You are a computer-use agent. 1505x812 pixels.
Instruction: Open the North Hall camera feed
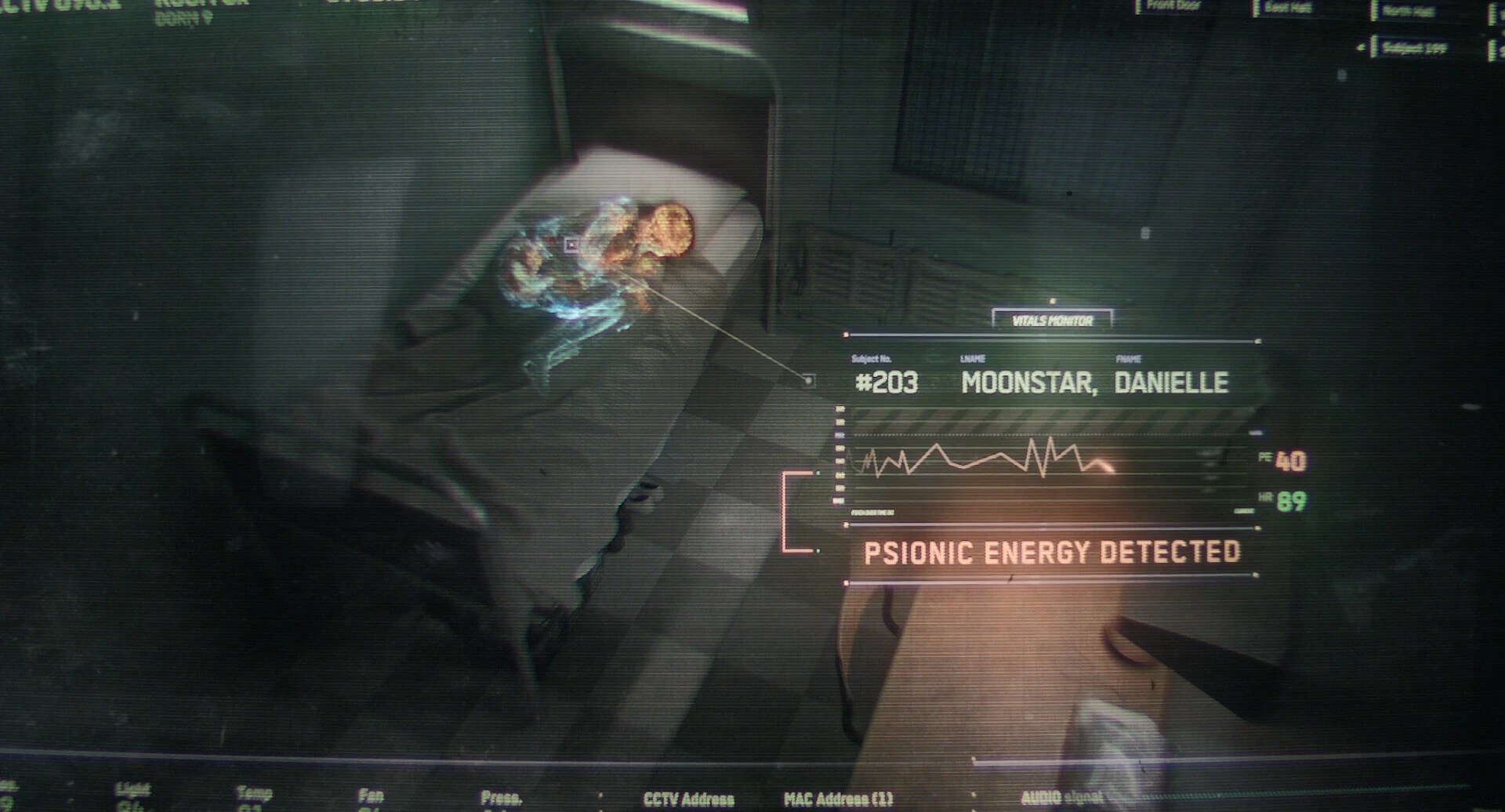1409,11
